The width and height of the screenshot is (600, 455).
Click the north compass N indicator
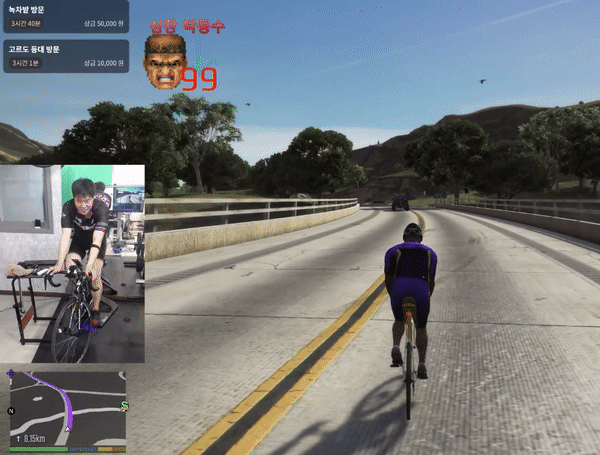[x=11, y=412]
